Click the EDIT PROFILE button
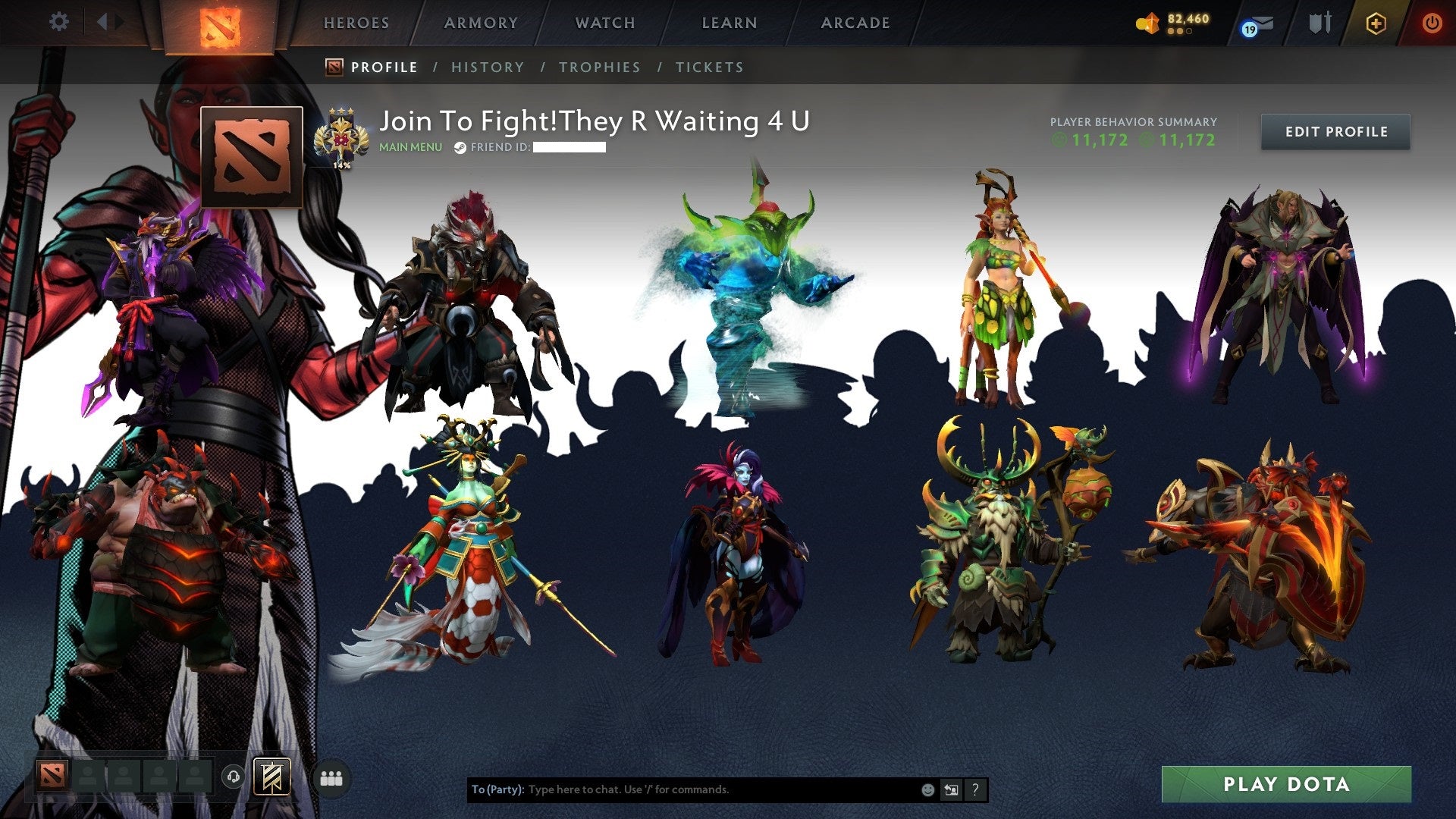1456x819 pixels. pos(1335,131)
